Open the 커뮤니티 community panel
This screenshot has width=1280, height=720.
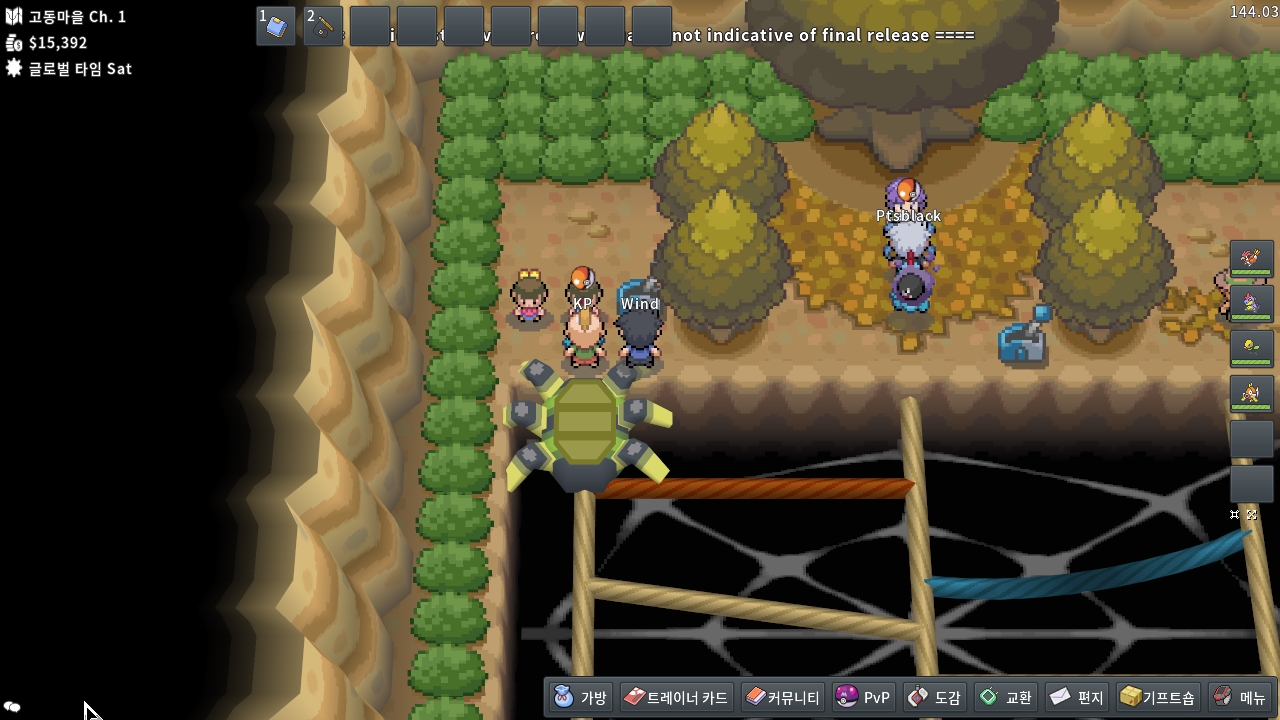coord(783,697)
